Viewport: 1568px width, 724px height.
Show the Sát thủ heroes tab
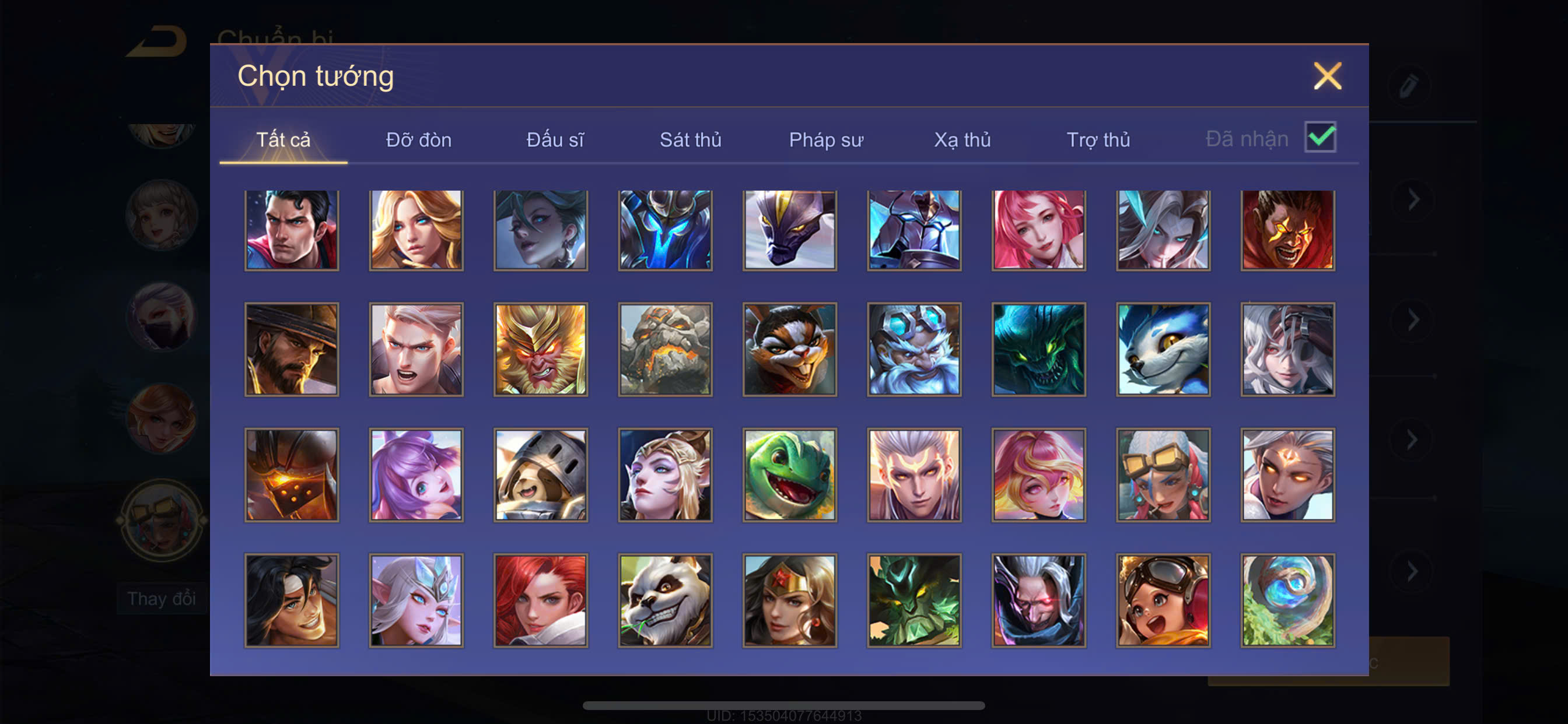click(x=690, y=140)
